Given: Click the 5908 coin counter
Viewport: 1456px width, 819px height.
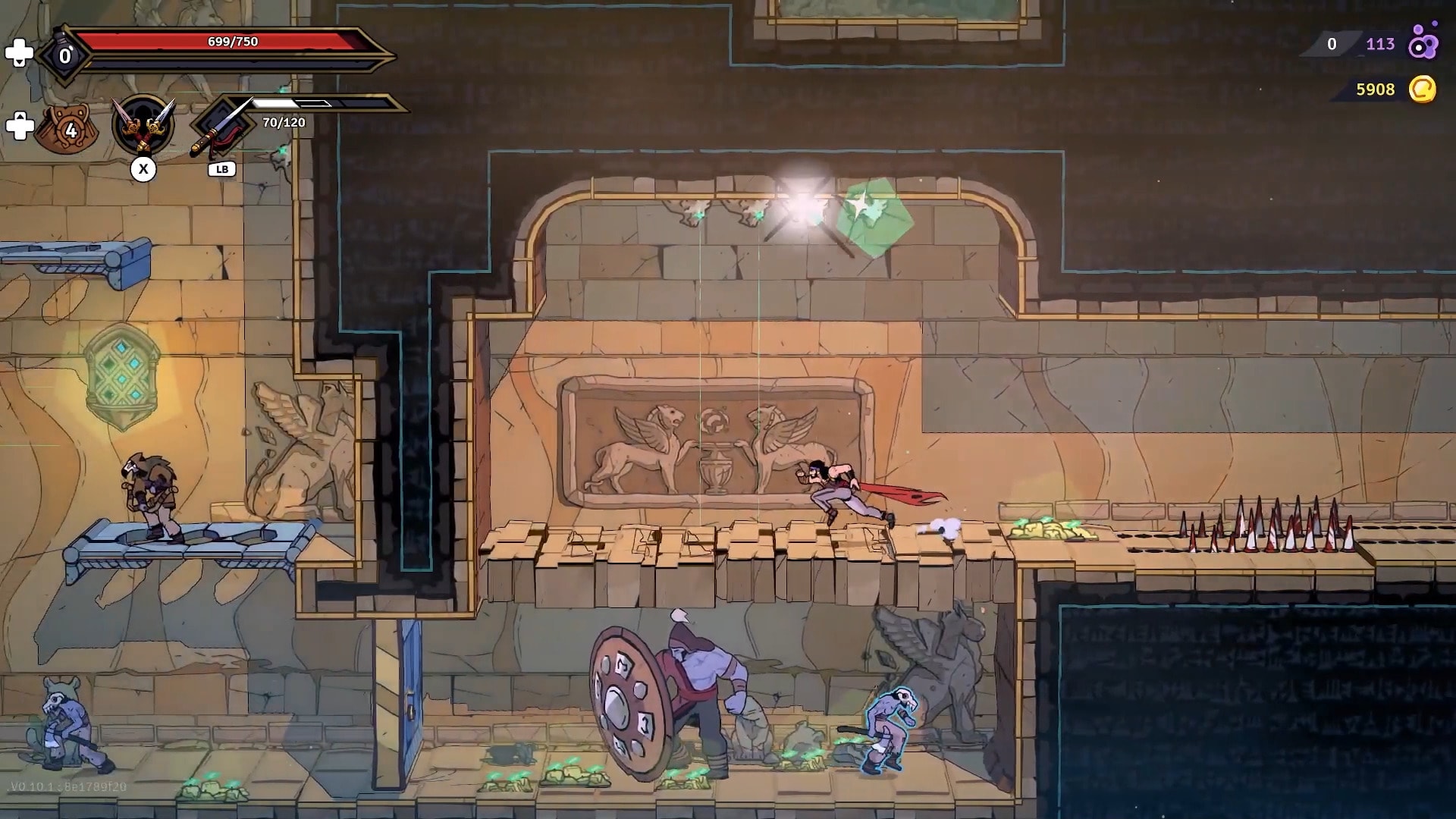Looking at the screenshot, I should pos(1374,90).
